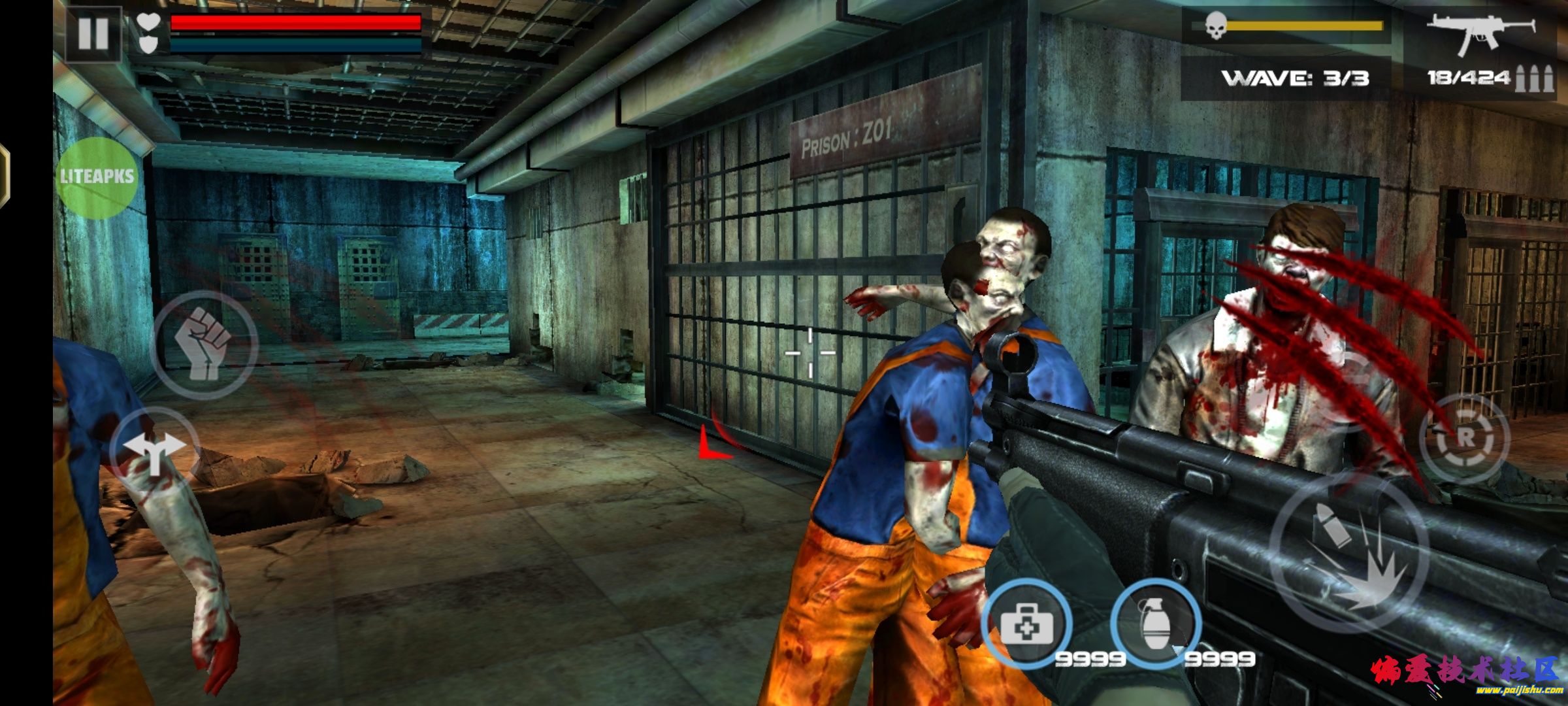Use the medkit item

(1026, 623)
